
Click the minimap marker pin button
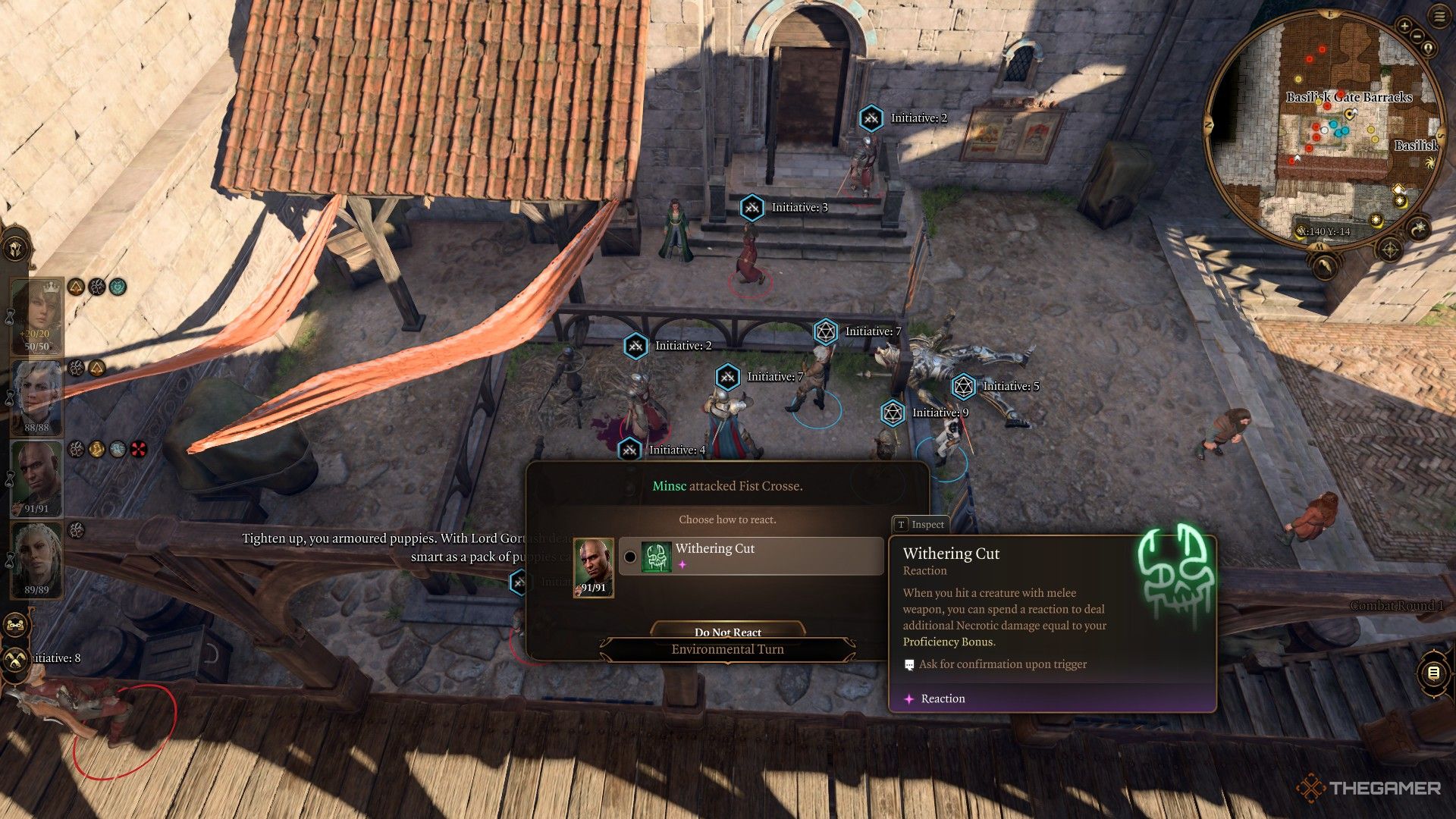coord(1429,49)
